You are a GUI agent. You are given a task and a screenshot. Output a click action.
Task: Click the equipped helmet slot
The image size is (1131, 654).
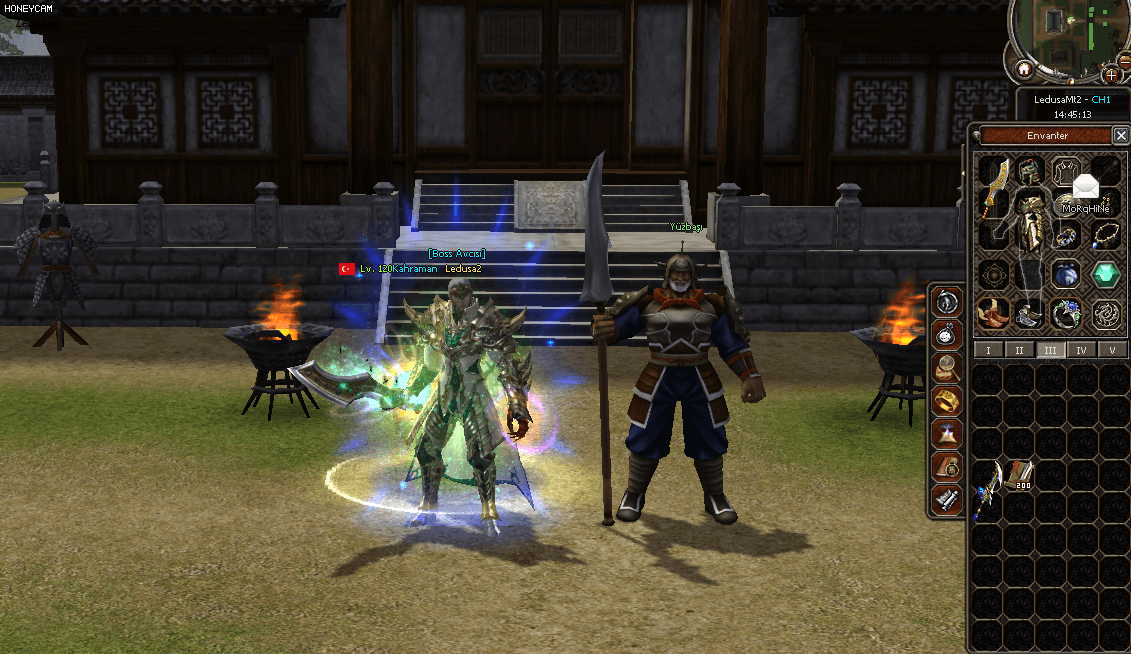[1031, 170]
